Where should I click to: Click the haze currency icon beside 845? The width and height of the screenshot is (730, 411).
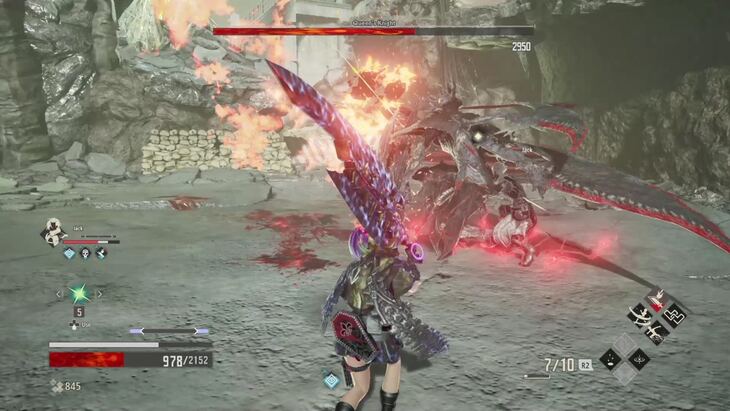pyautogui.click(x=56, y=385)
